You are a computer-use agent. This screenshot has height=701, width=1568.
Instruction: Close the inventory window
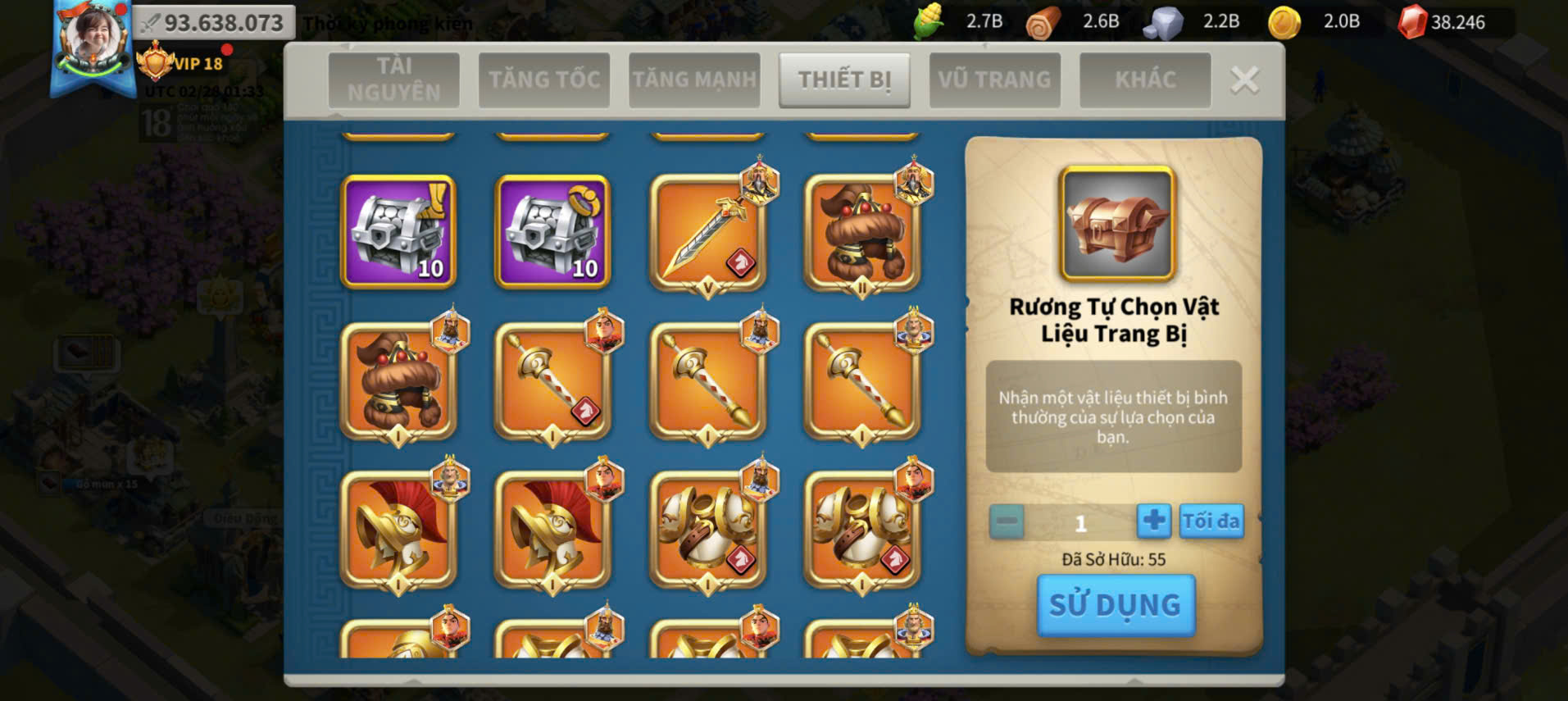pyautogui.click(x=1244, y=80)
